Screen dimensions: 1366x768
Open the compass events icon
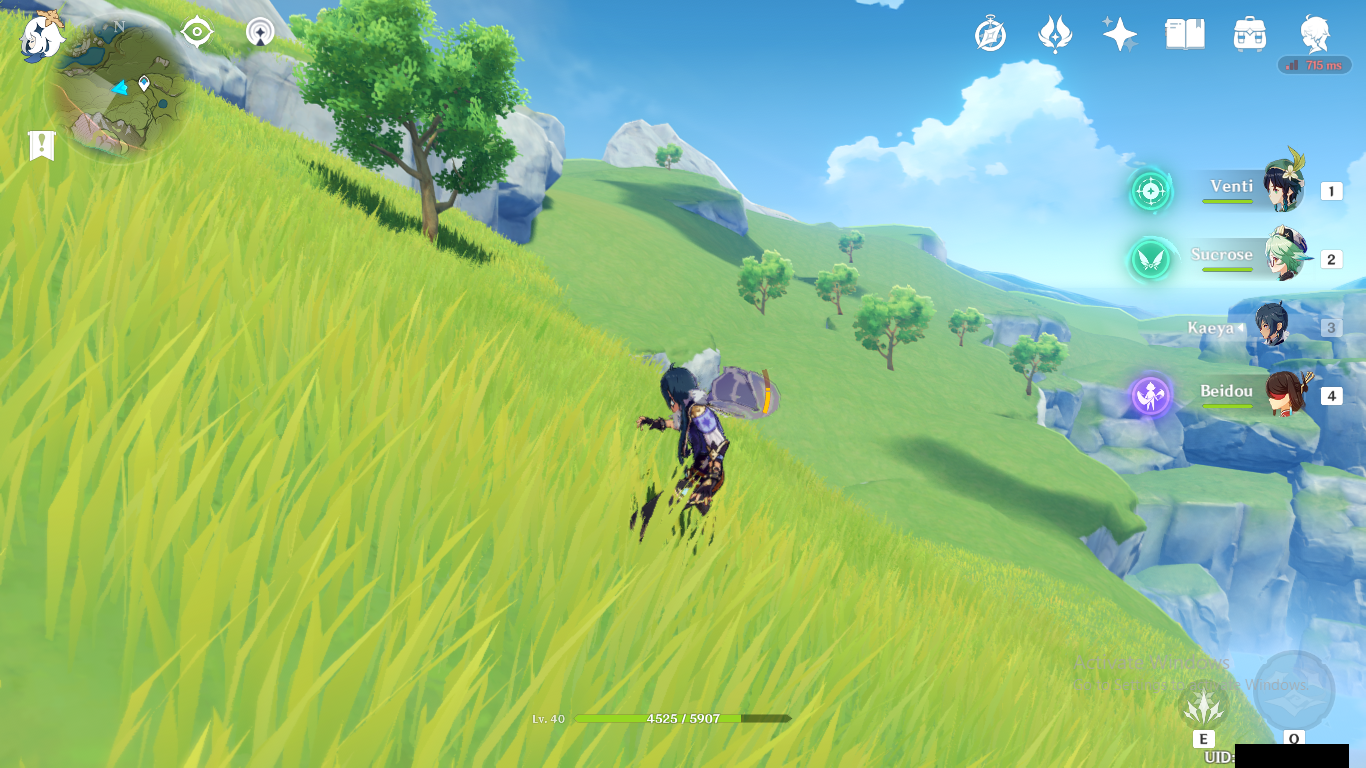(990, 35)
